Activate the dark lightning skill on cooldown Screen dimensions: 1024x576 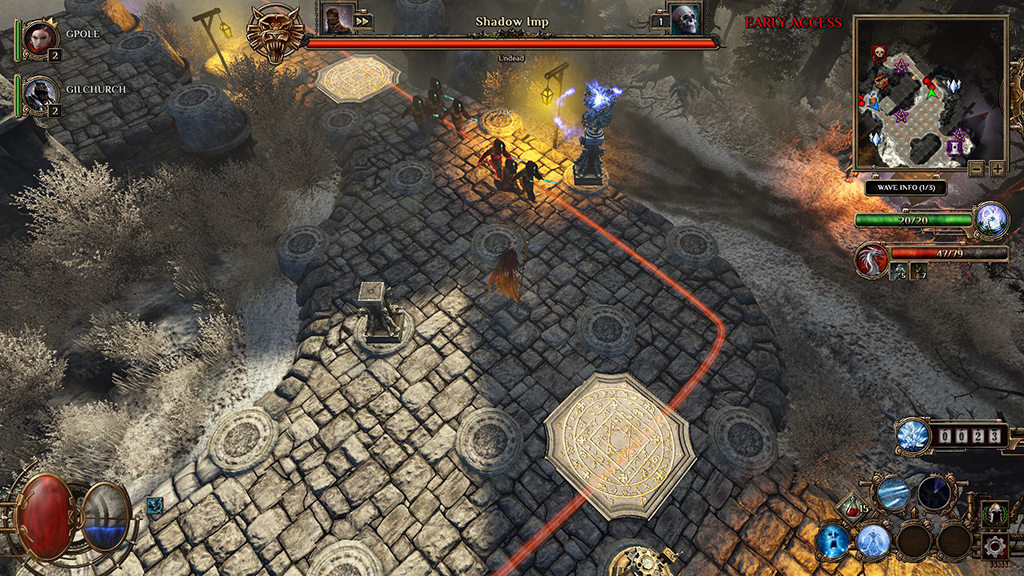click(936, 492)
